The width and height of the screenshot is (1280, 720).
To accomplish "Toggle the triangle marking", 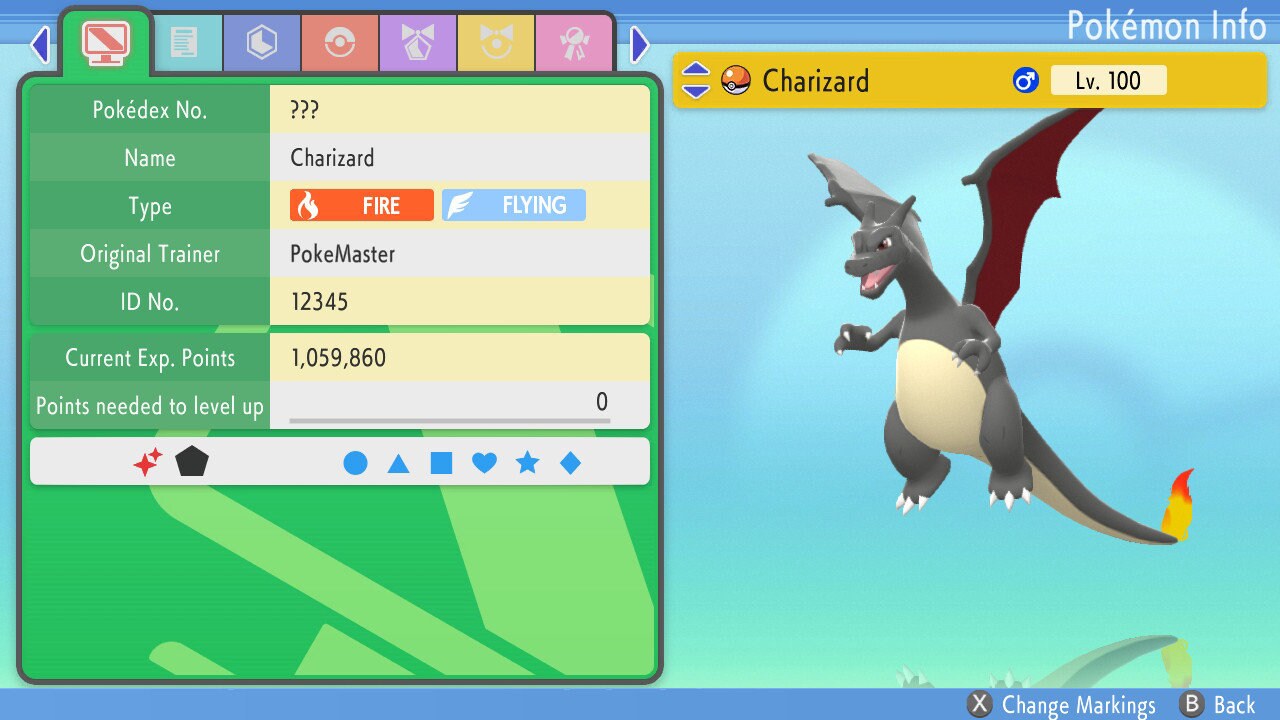I will pos(398,463).
